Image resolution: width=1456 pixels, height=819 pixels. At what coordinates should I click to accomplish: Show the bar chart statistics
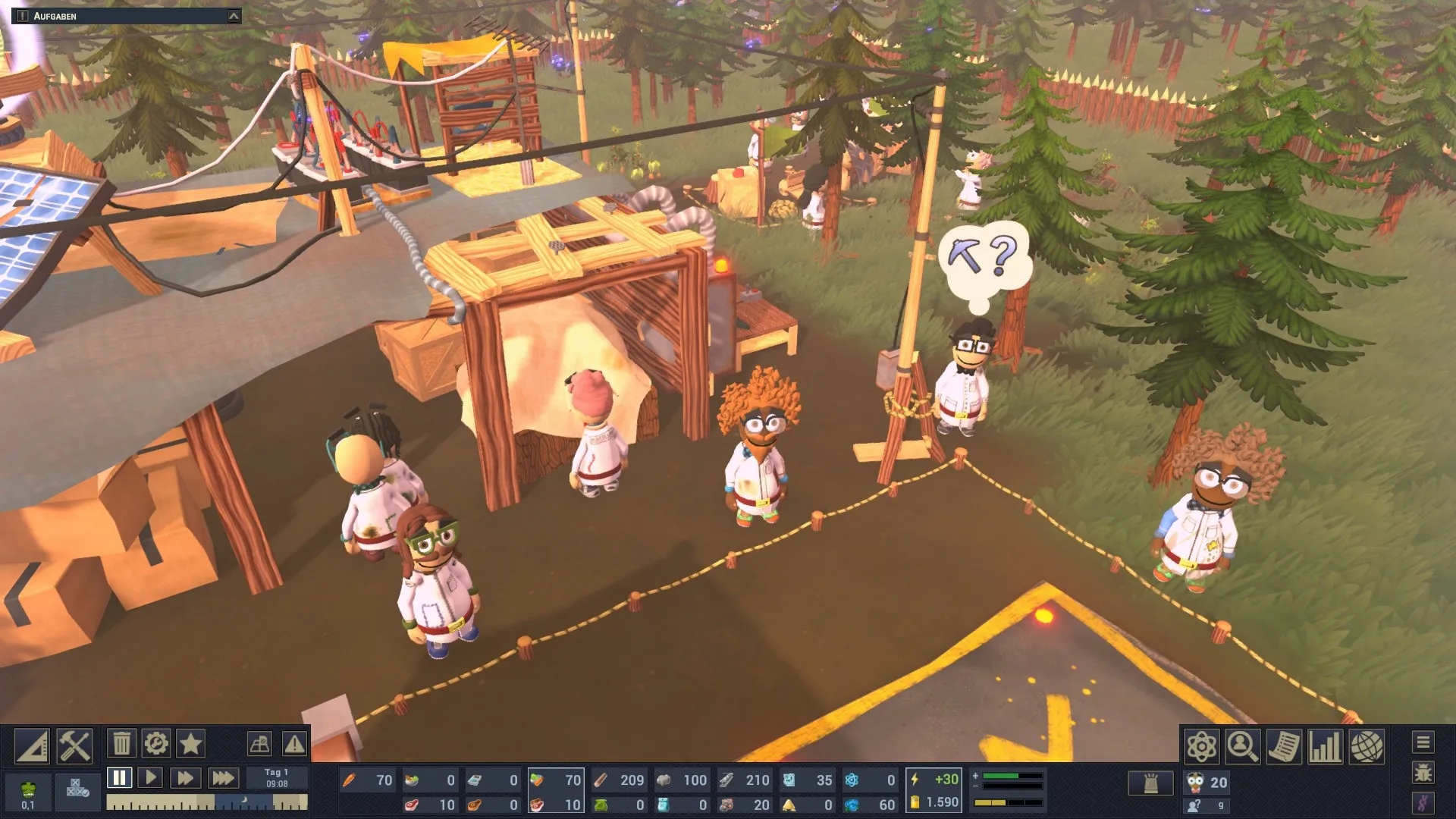pyautogui.click(x=1325, y=747)
